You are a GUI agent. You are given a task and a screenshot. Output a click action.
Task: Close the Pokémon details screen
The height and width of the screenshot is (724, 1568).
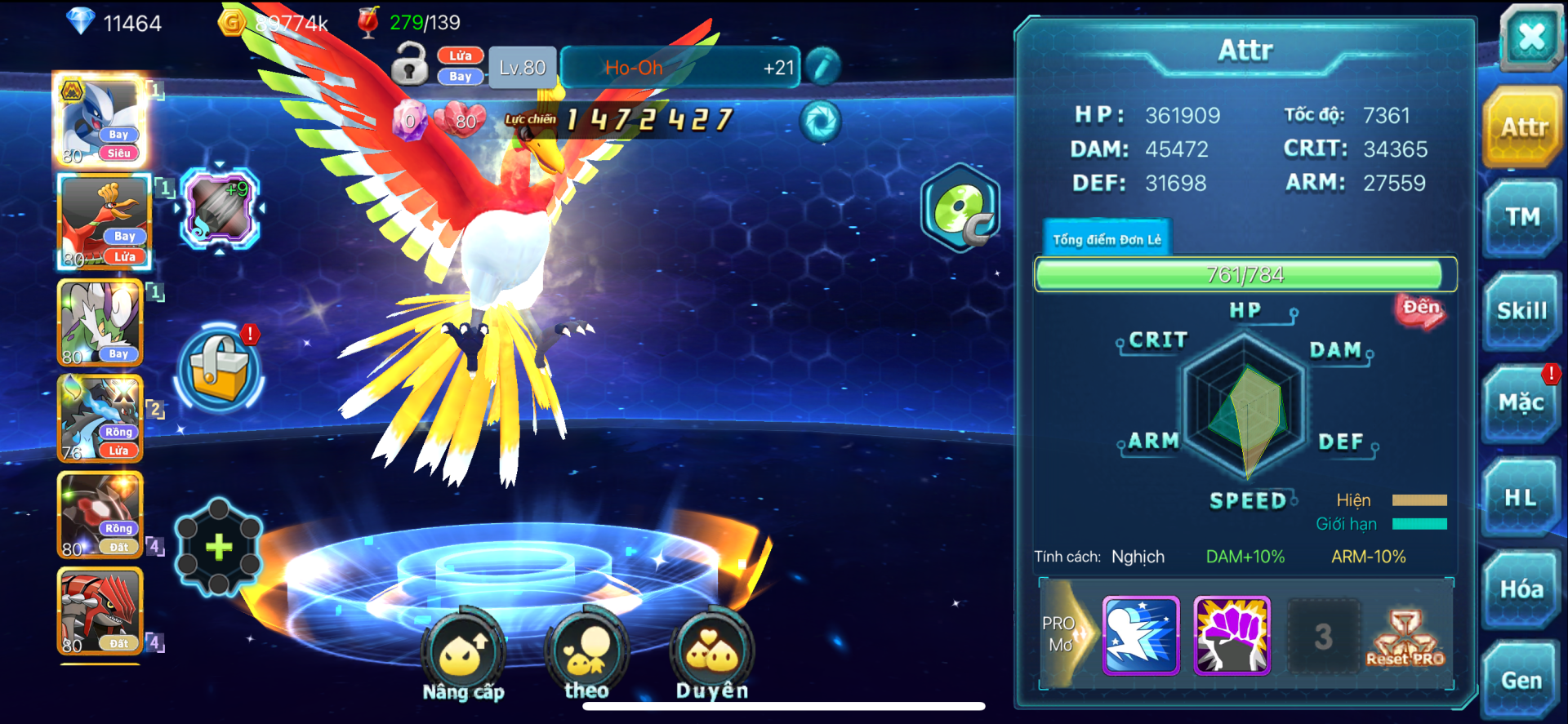(1530, 37)
